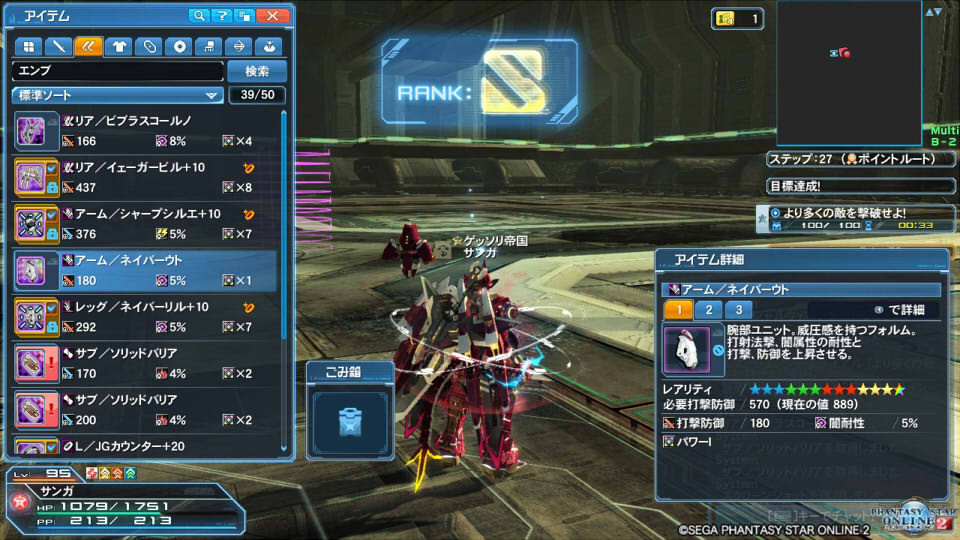
Task: Switch to the all items grid tab
Action: [x=28, y=46]
